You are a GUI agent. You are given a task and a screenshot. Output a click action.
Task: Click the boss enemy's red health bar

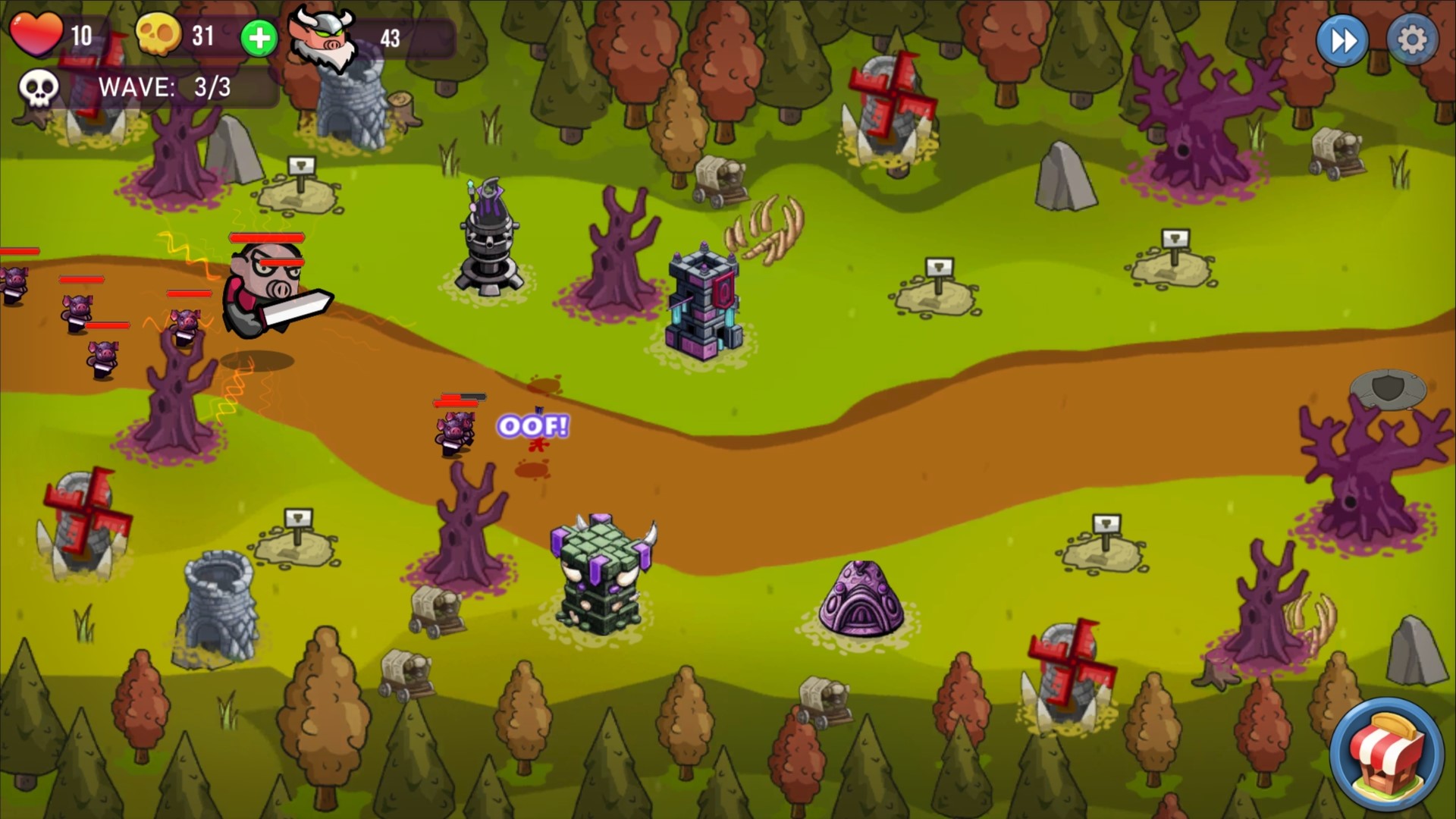[x=267, y=239]
